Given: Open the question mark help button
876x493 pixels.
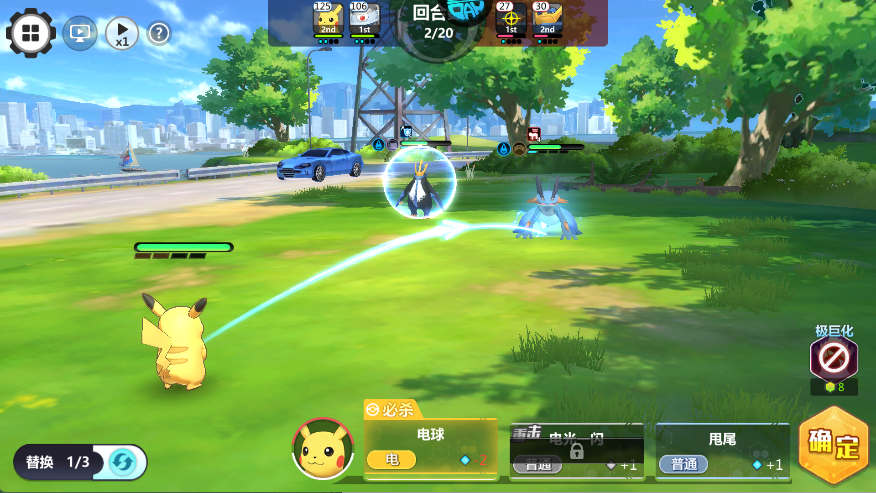Looking at the screenshot, I should coord(159,34).
